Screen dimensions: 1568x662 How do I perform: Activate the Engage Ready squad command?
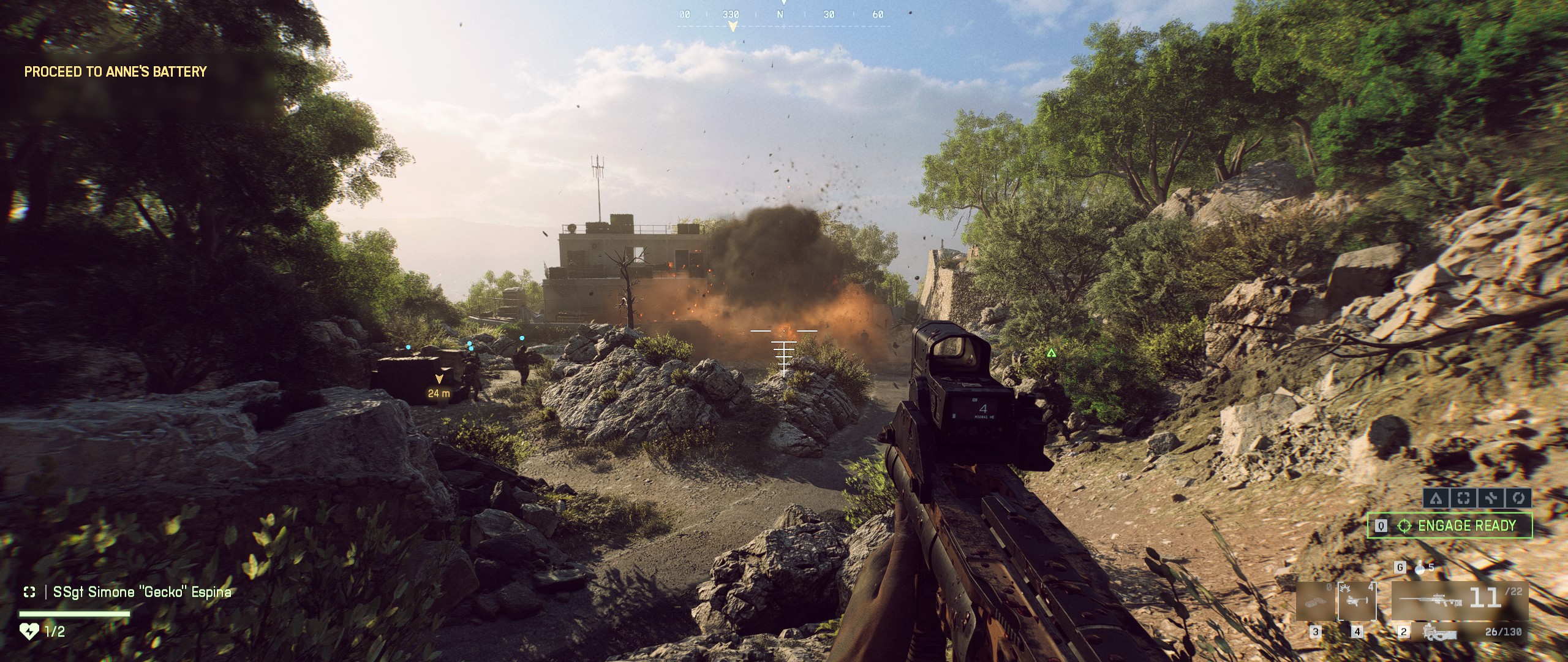[1450, 526]
